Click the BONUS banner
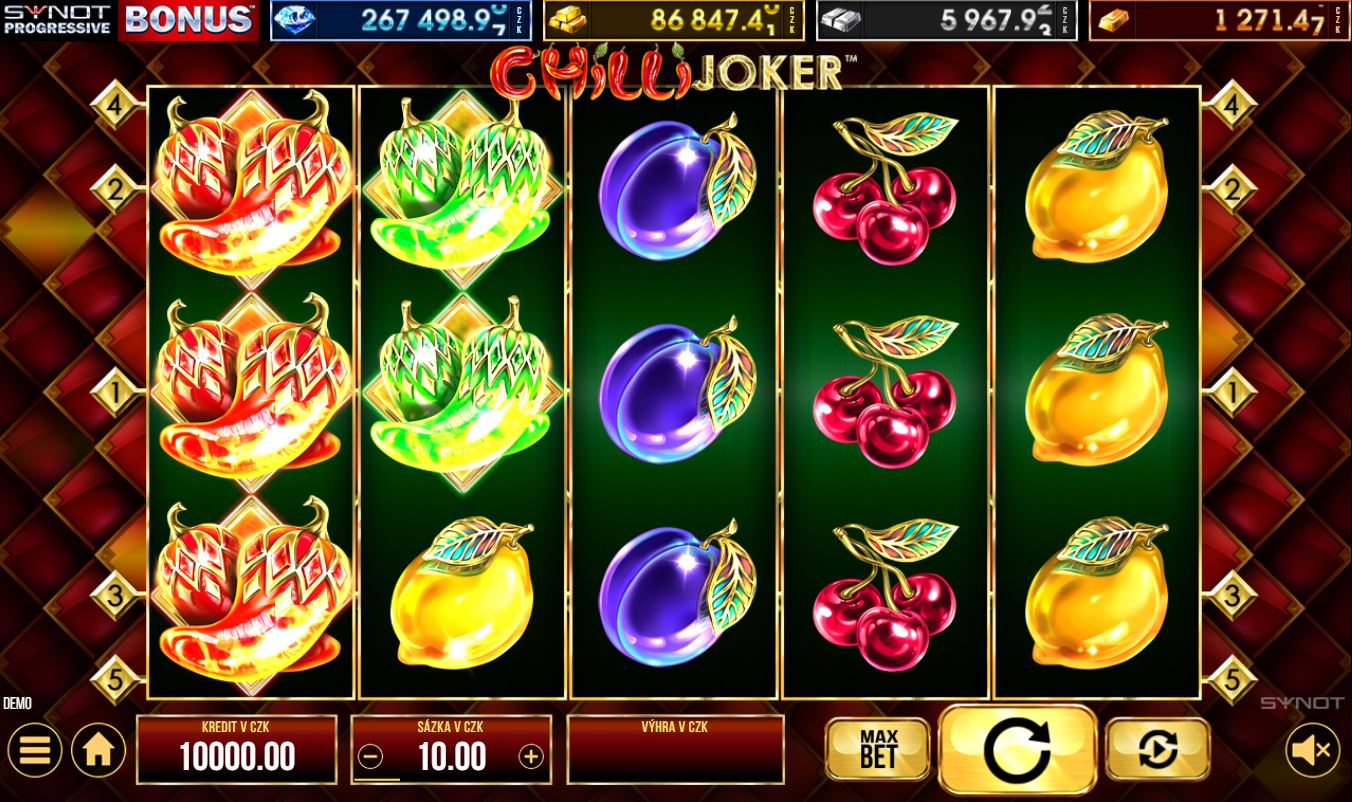1352x802 pixels. tap(186, 18)
